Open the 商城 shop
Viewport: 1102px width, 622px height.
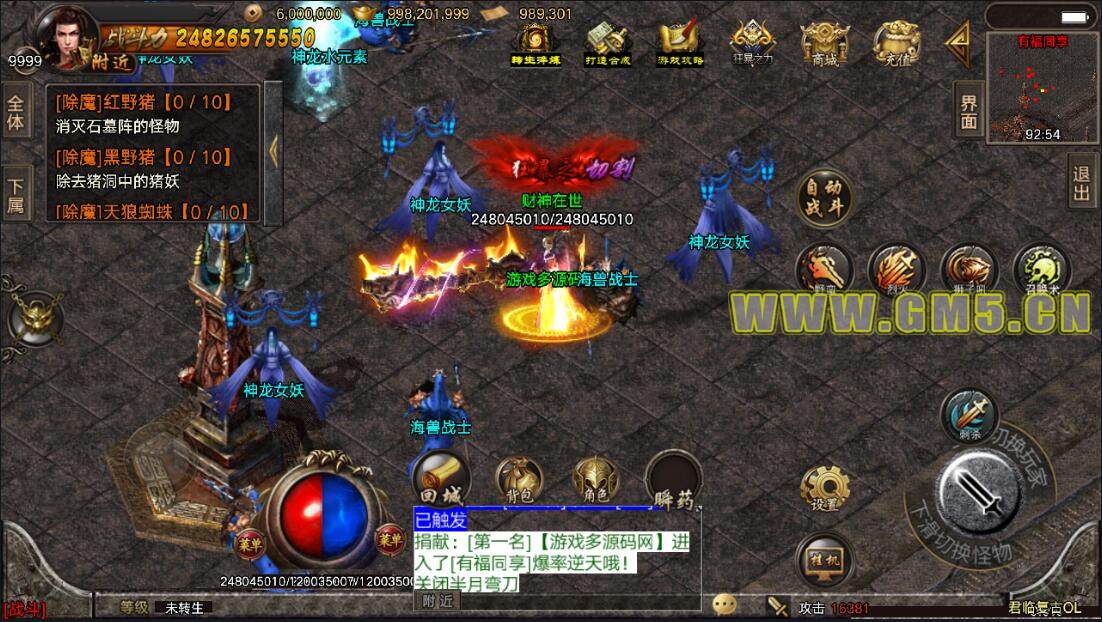tap(824, 44)
